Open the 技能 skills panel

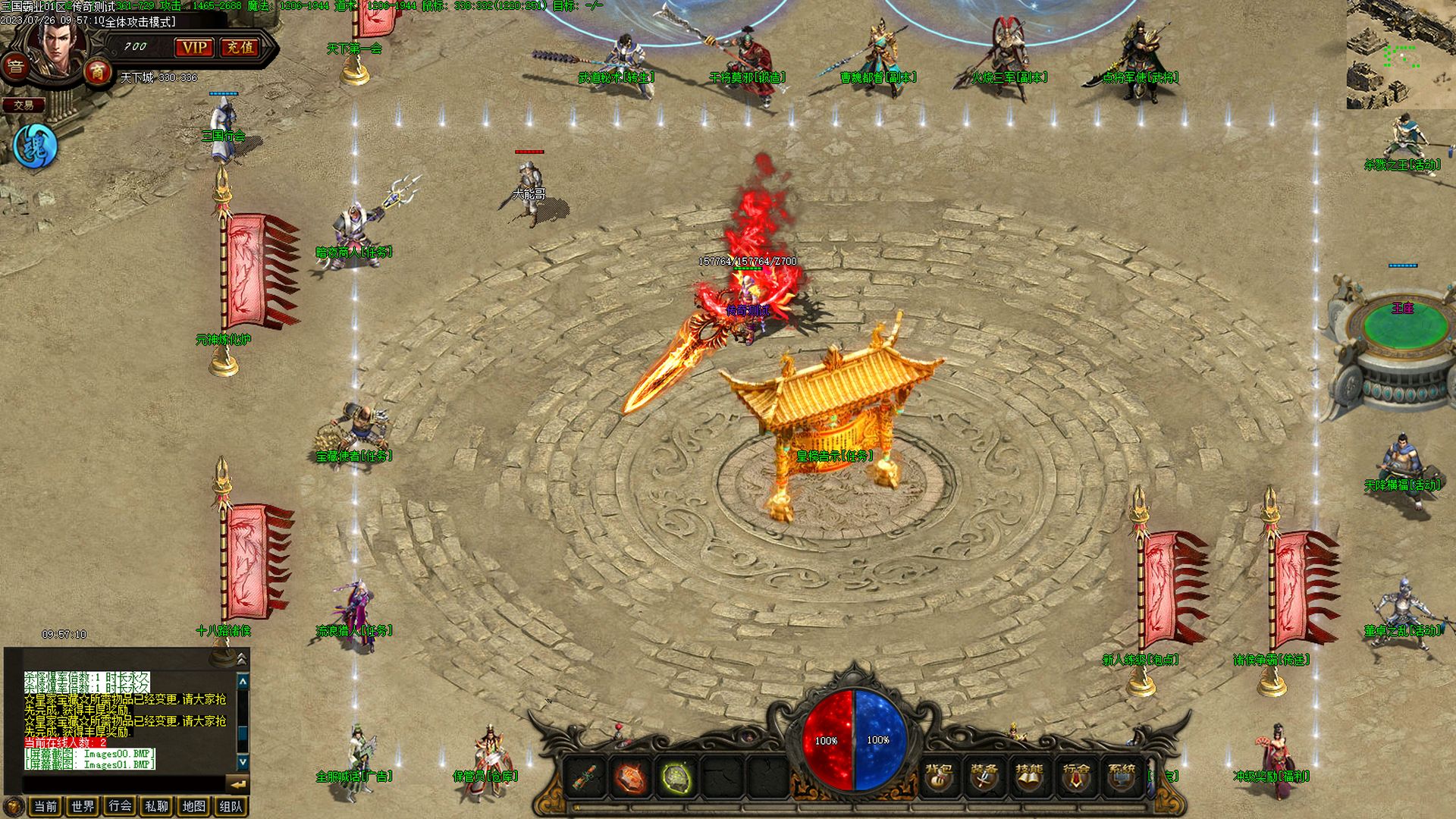(1029, 777)
